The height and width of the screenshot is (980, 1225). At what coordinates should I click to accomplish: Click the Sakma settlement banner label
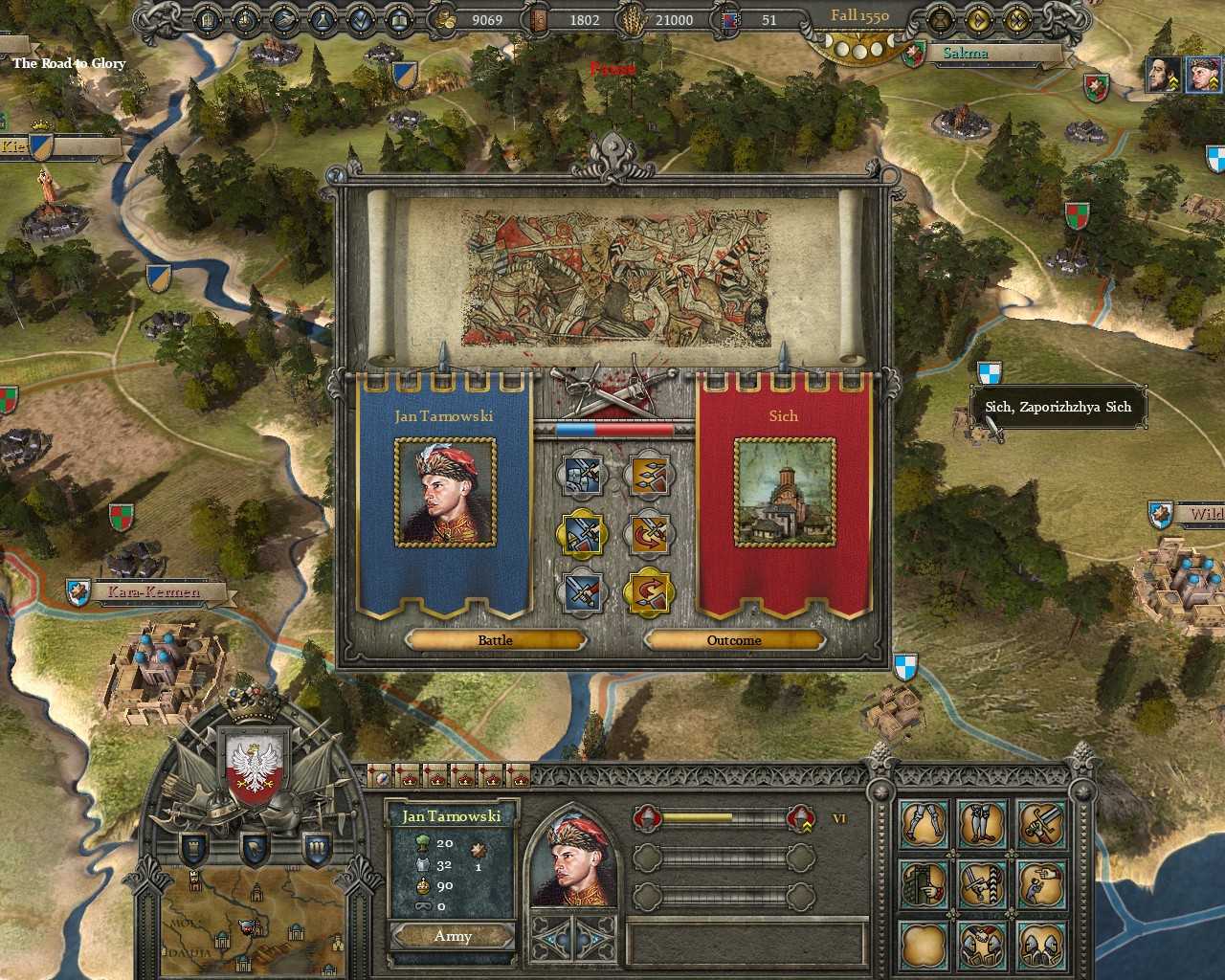(964, 54)
